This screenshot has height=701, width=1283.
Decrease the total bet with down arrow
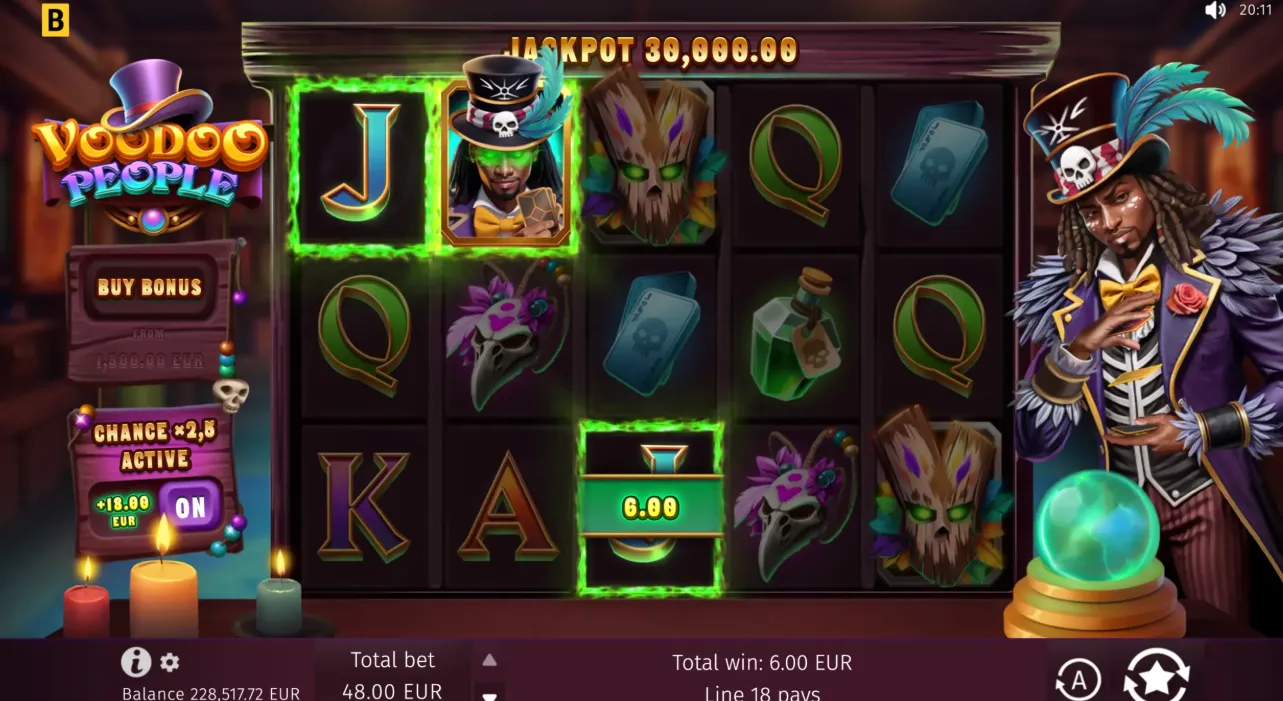click(489, 695)
